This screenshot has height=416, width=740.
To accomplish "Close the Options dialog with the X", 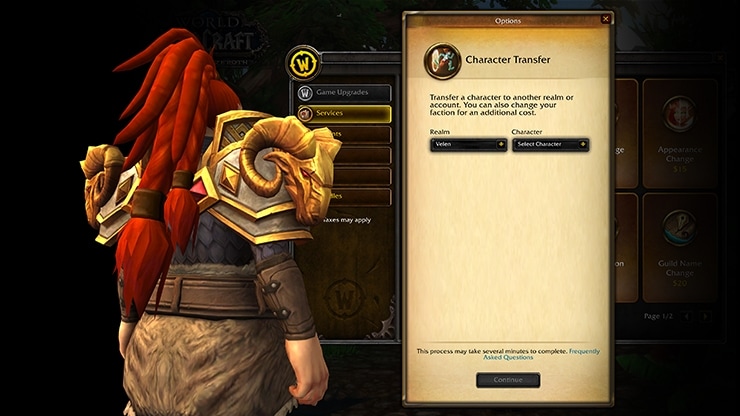I will [x=605, y=19].
